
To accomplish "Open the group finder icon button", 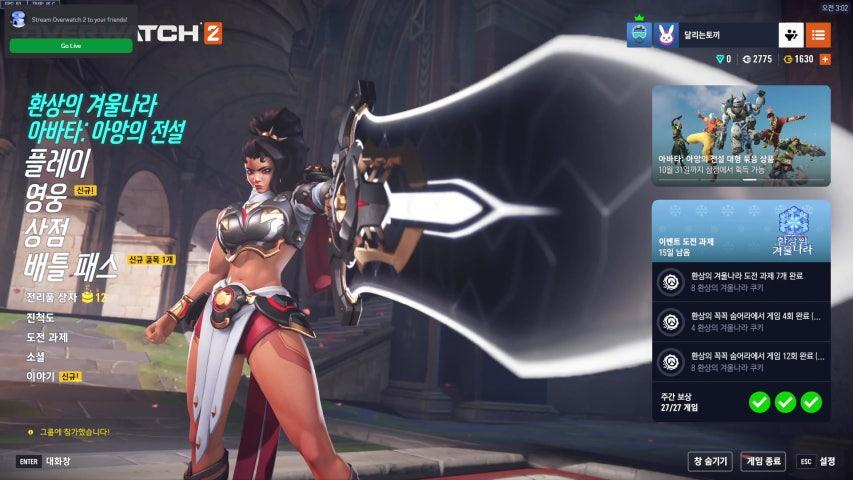I will (790, 35).
